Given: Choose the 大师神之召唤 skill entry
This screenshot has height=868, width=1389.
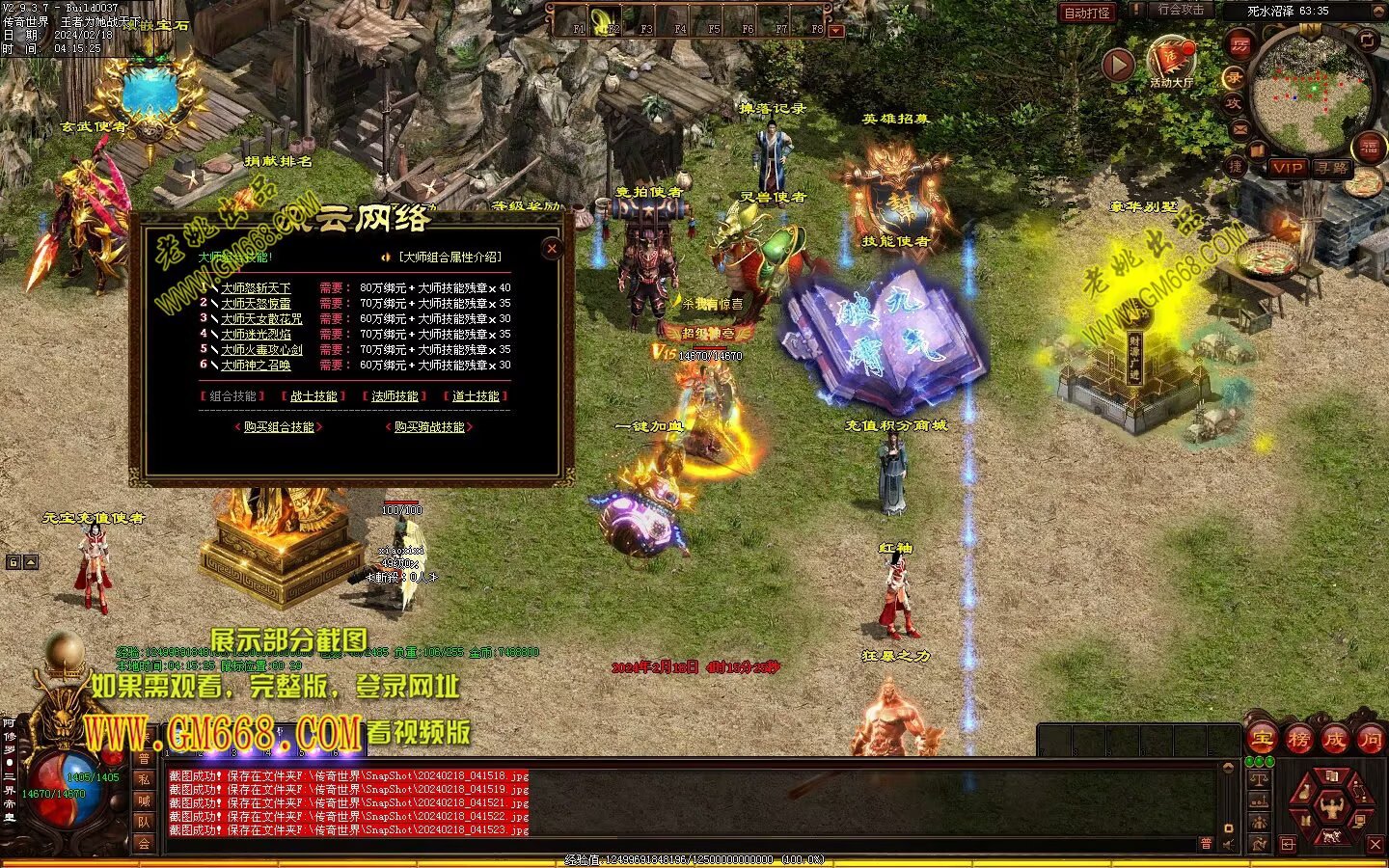Looking at the screenshot, I should point(256,366).
